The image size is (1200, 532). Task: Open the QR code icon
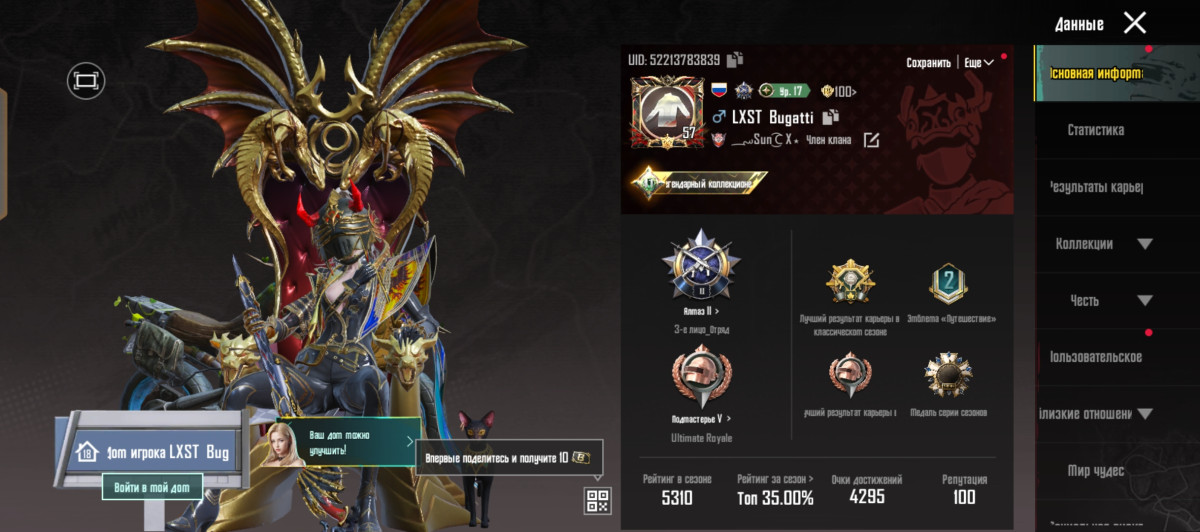[x=597, y=500]
